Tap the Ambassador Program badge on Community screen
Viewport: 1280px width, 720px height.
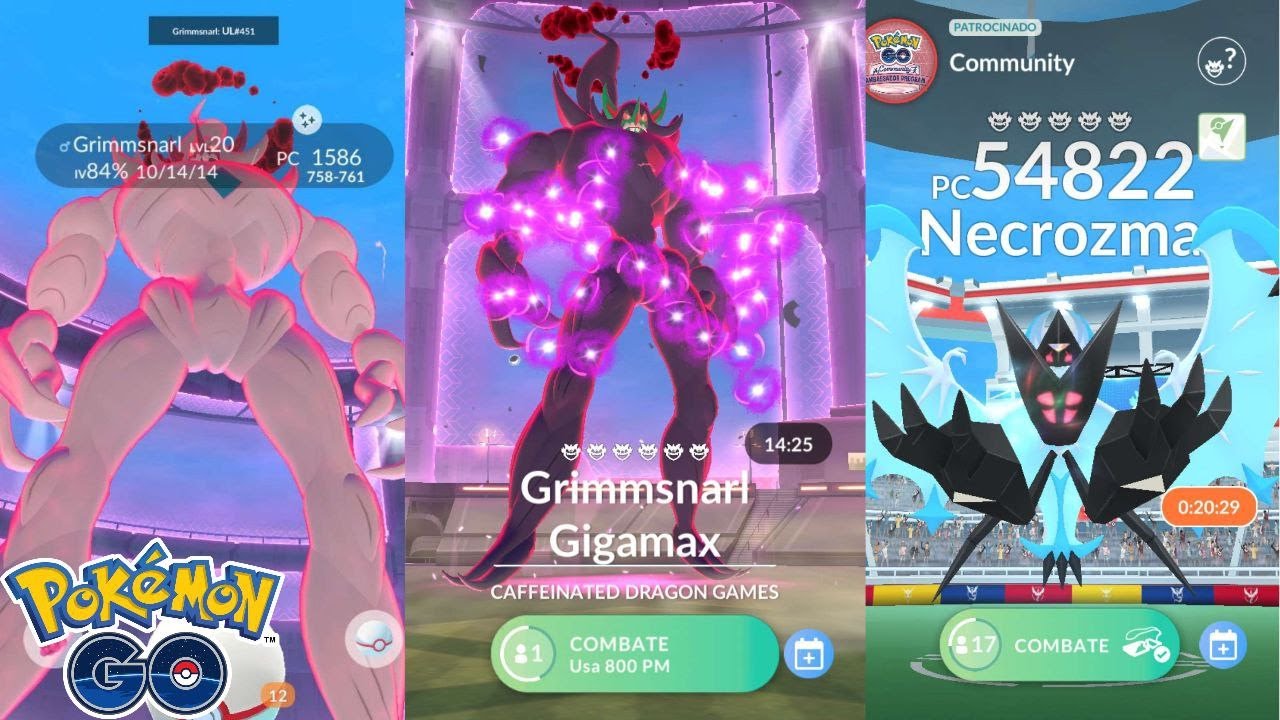point(898,58)
